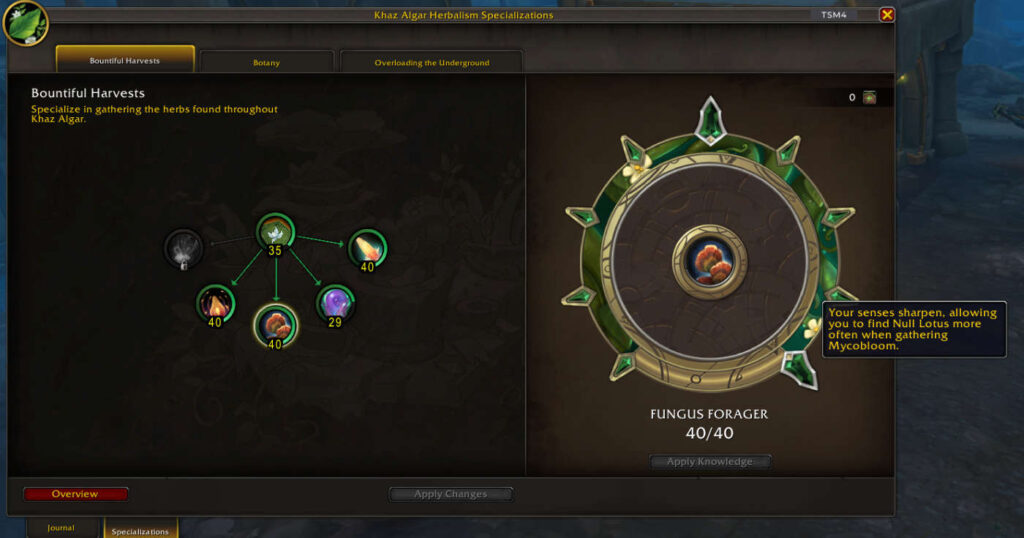Select the bottom Specializations tab
1024x538 pixels.
[140, 530]
